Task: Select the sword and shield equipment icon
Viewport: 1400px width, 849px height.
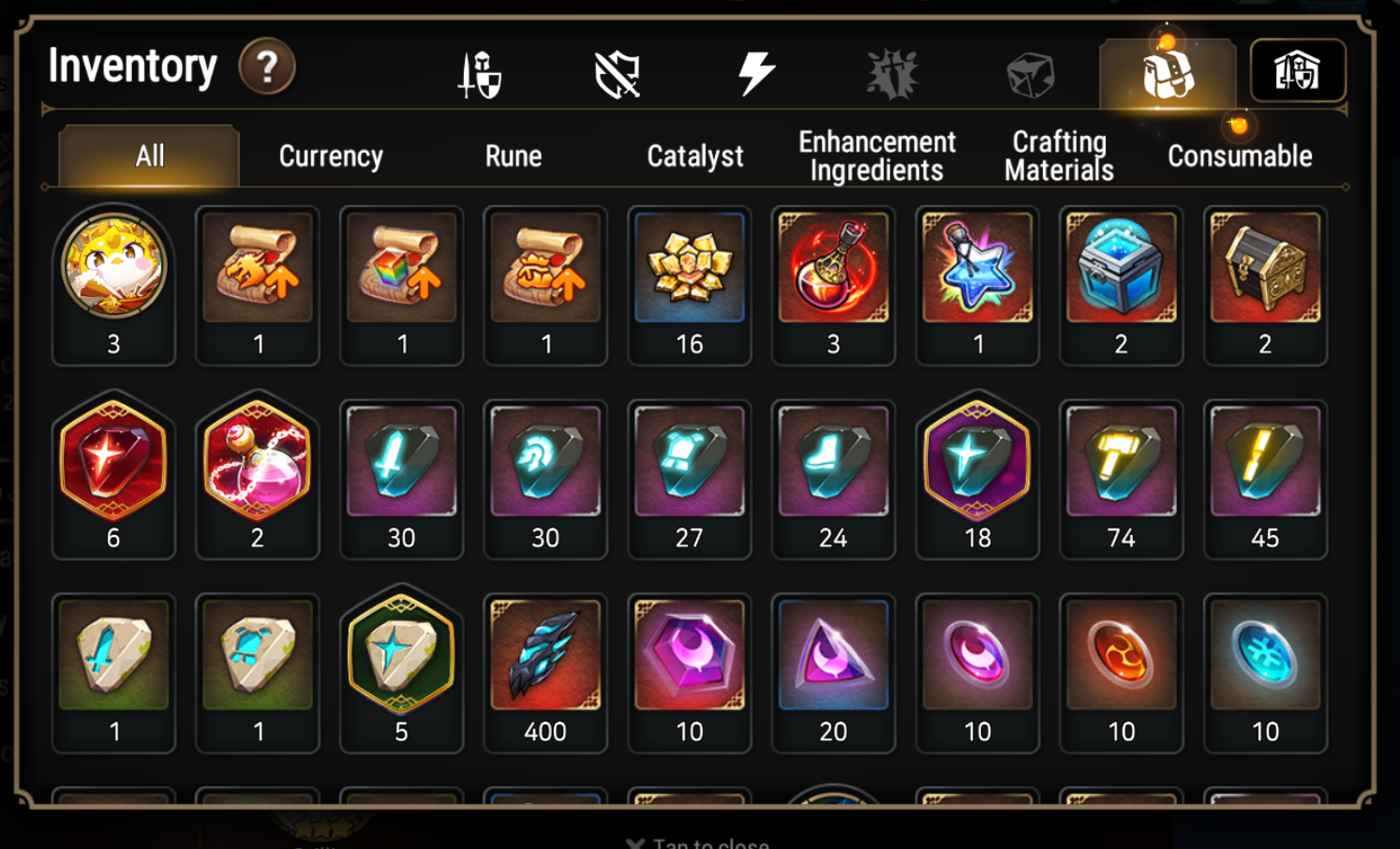Action: 478,73
